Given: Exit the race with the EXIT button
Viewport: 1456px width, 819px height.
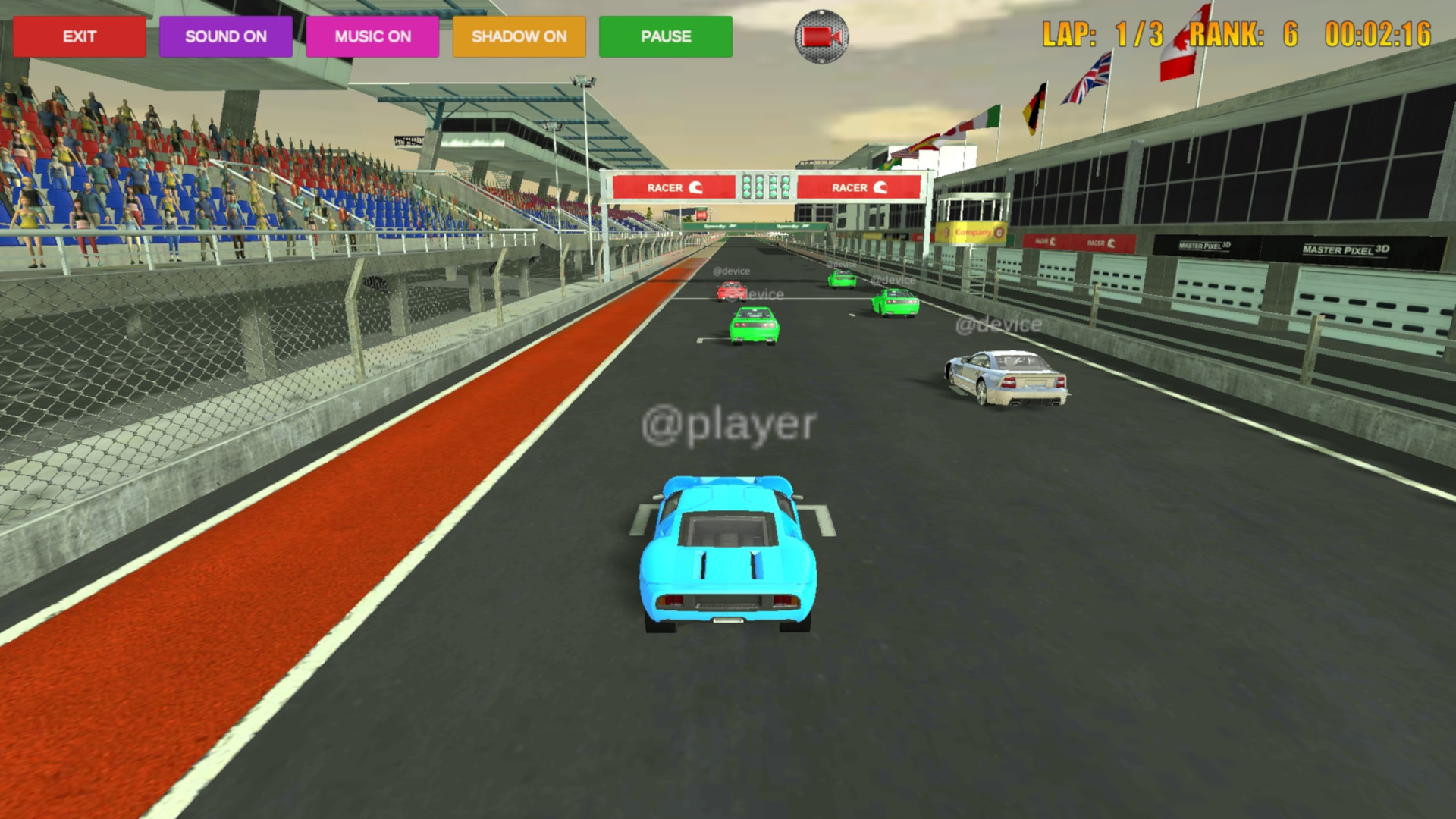Looking at the screenshot, I should click(x=78, y=36).
